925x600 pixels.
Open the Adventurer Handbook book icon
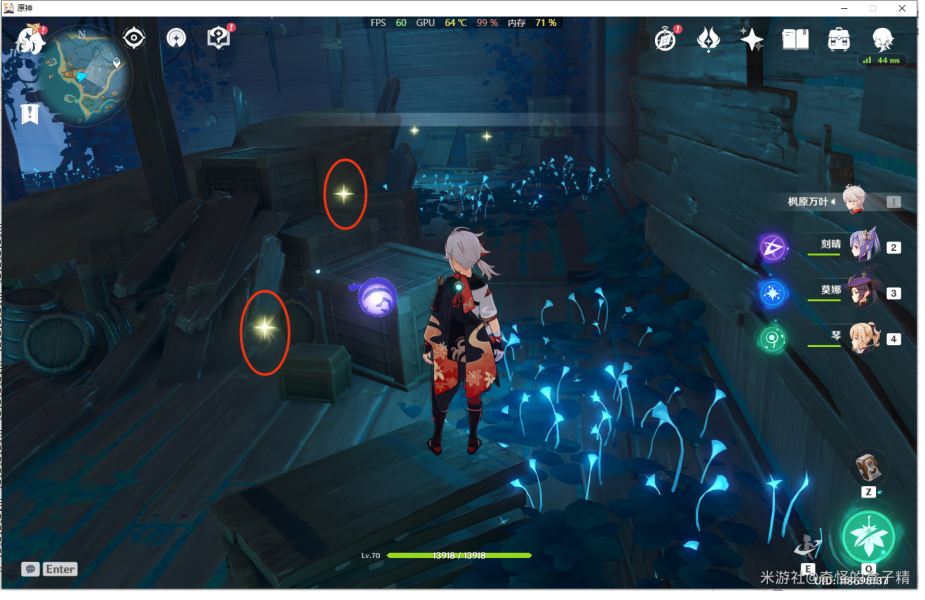click(795, 39)
